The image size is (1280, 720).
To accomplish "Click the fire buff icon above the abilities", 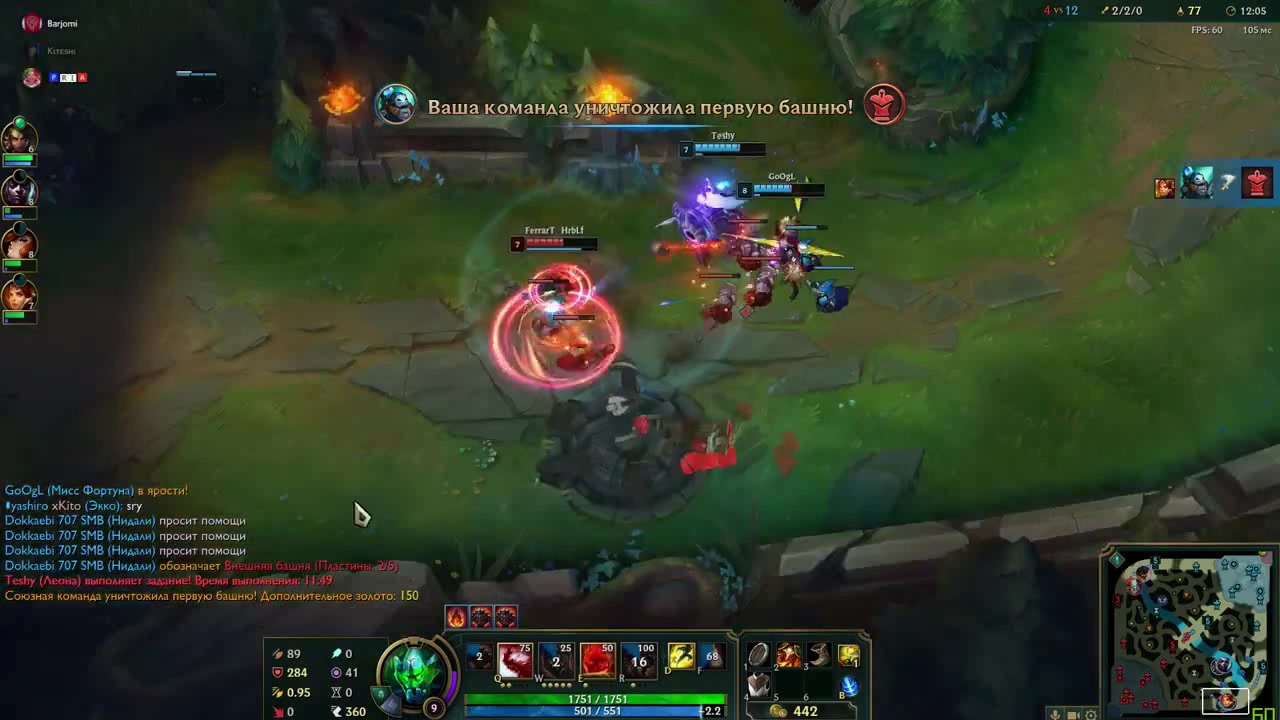I will click(x=455, y=616).
